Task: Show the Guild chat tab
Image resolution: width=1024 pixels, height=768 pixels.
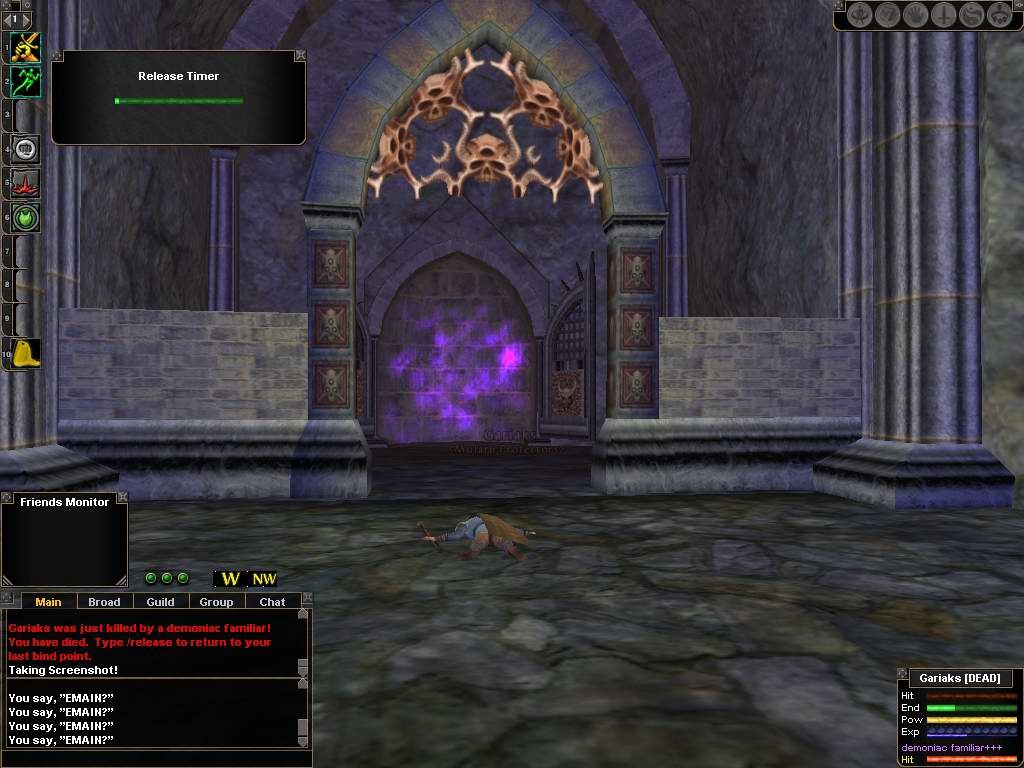Action: 160,602
